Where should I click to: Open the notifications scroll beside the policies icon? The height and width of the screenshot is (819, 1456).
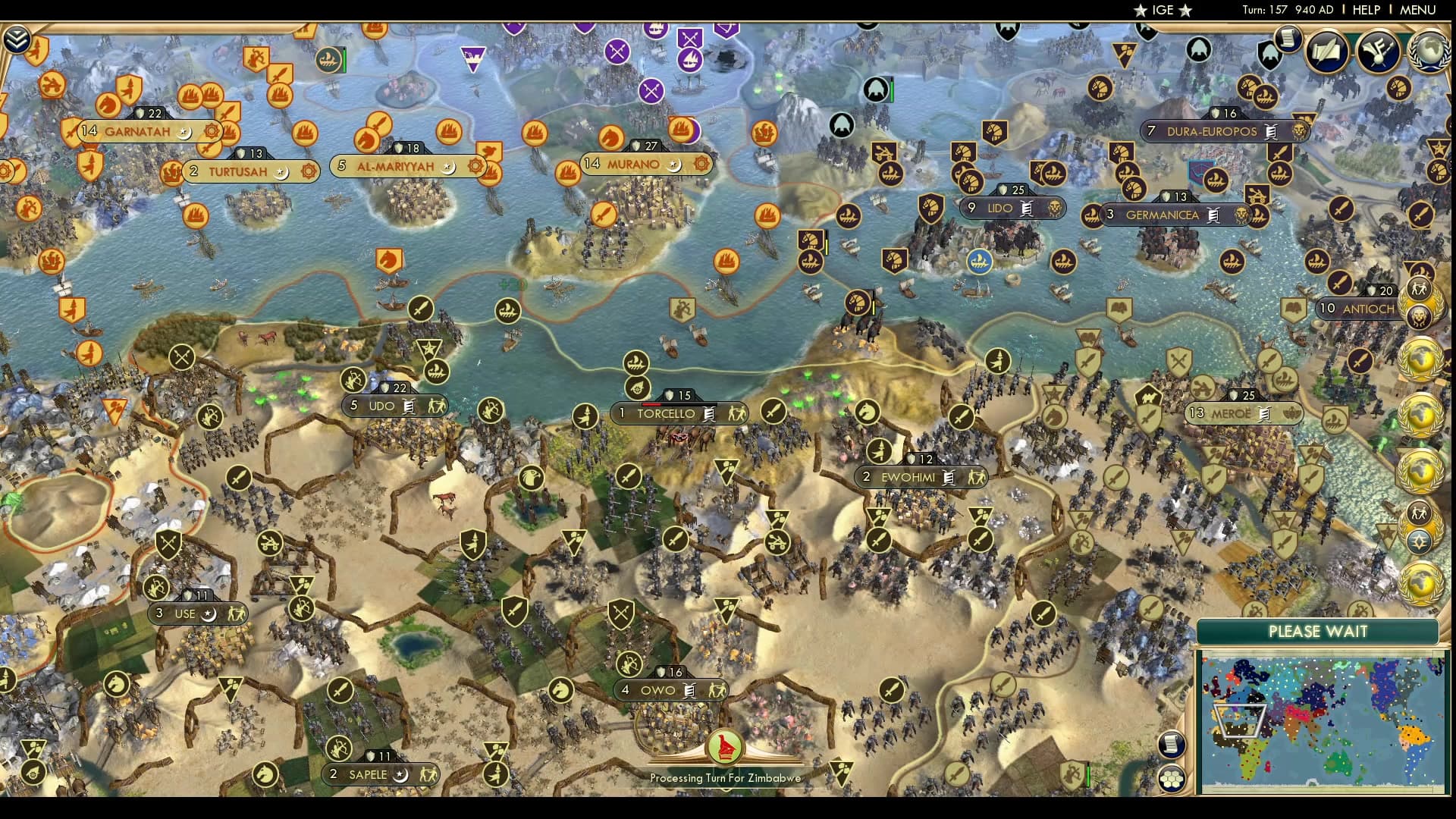1287,39
